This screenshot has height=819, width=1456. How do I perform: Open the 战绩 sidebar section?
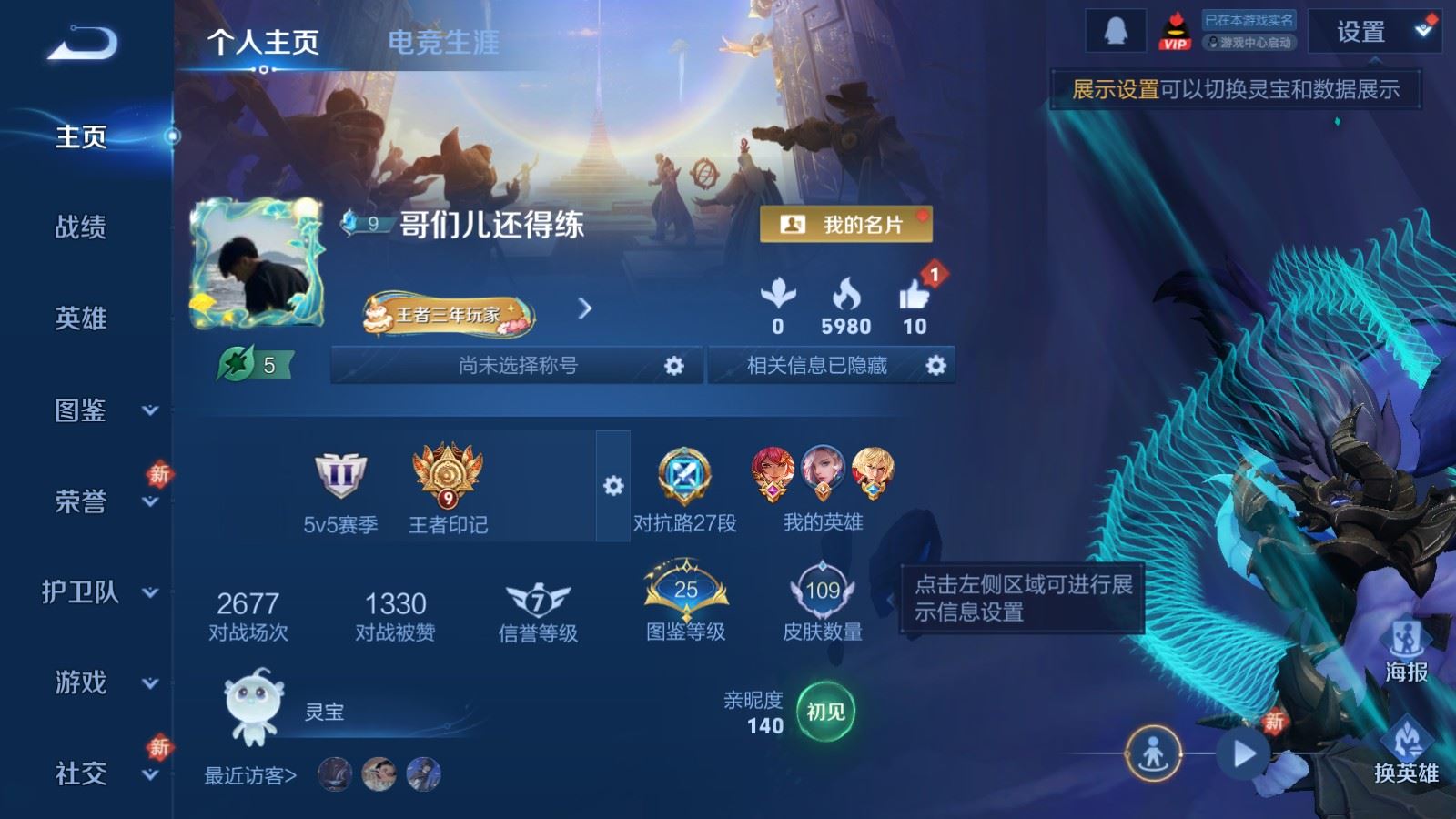coord(81,227)
